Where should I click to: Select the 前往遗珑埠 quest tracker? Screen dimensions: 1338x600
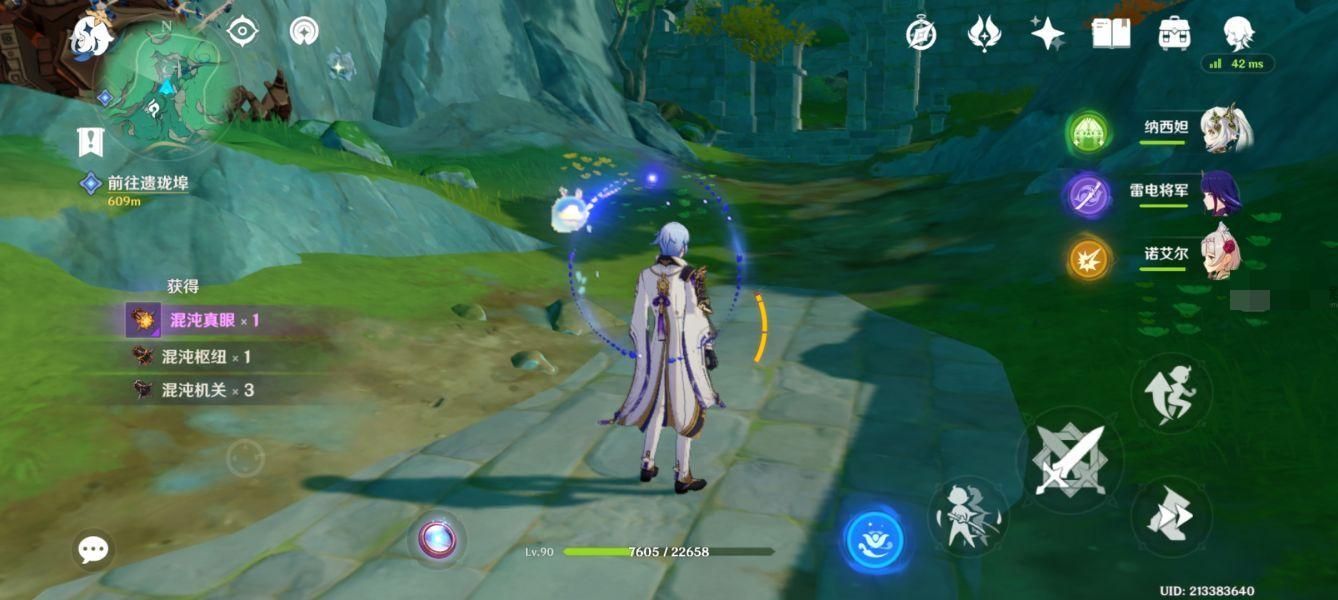pos(147,184)
